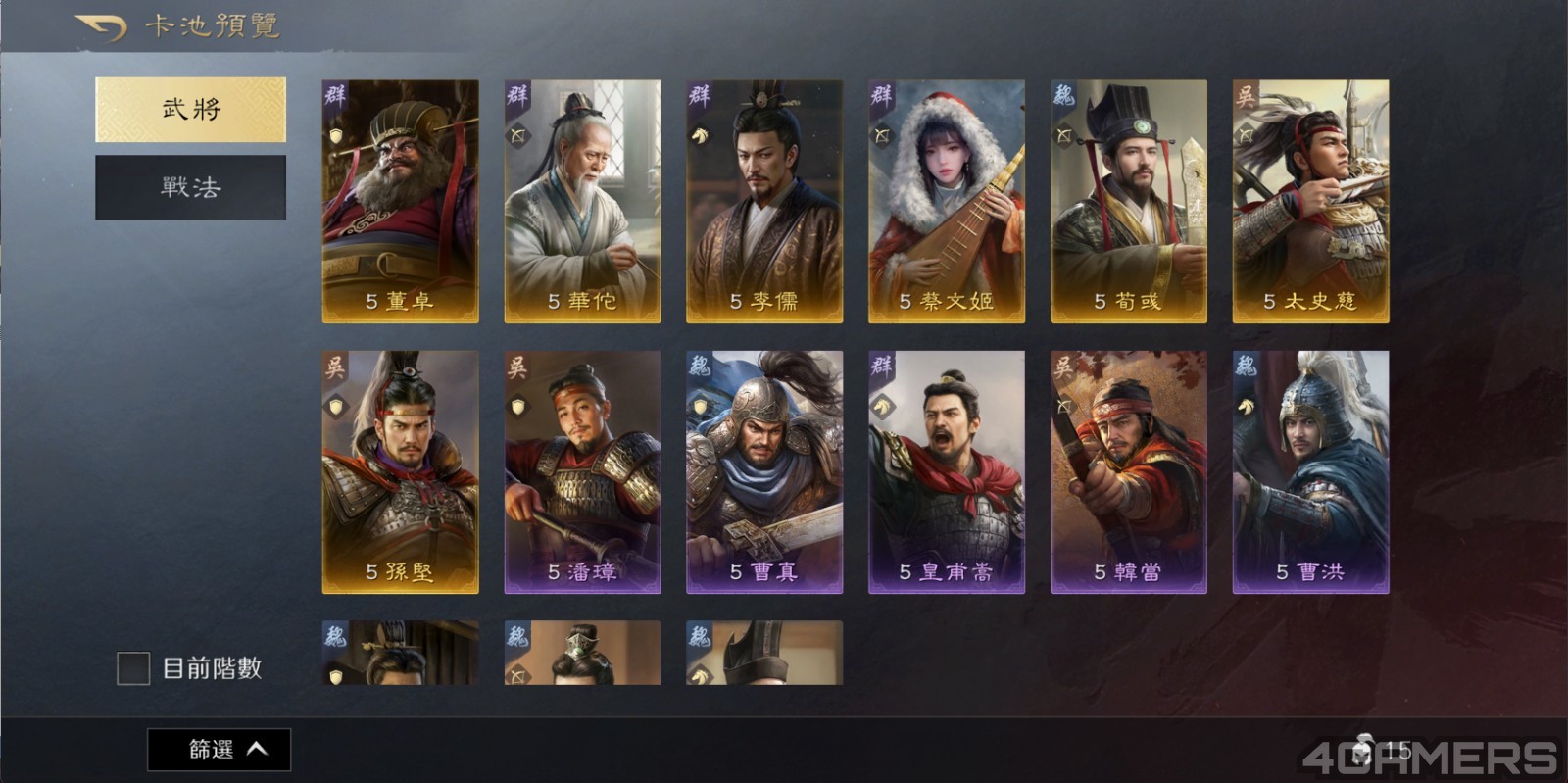The width and height of the screenshot is (1568, 783).
Task: Go back using the top-left arrow
Action: (x=102, y=26)
